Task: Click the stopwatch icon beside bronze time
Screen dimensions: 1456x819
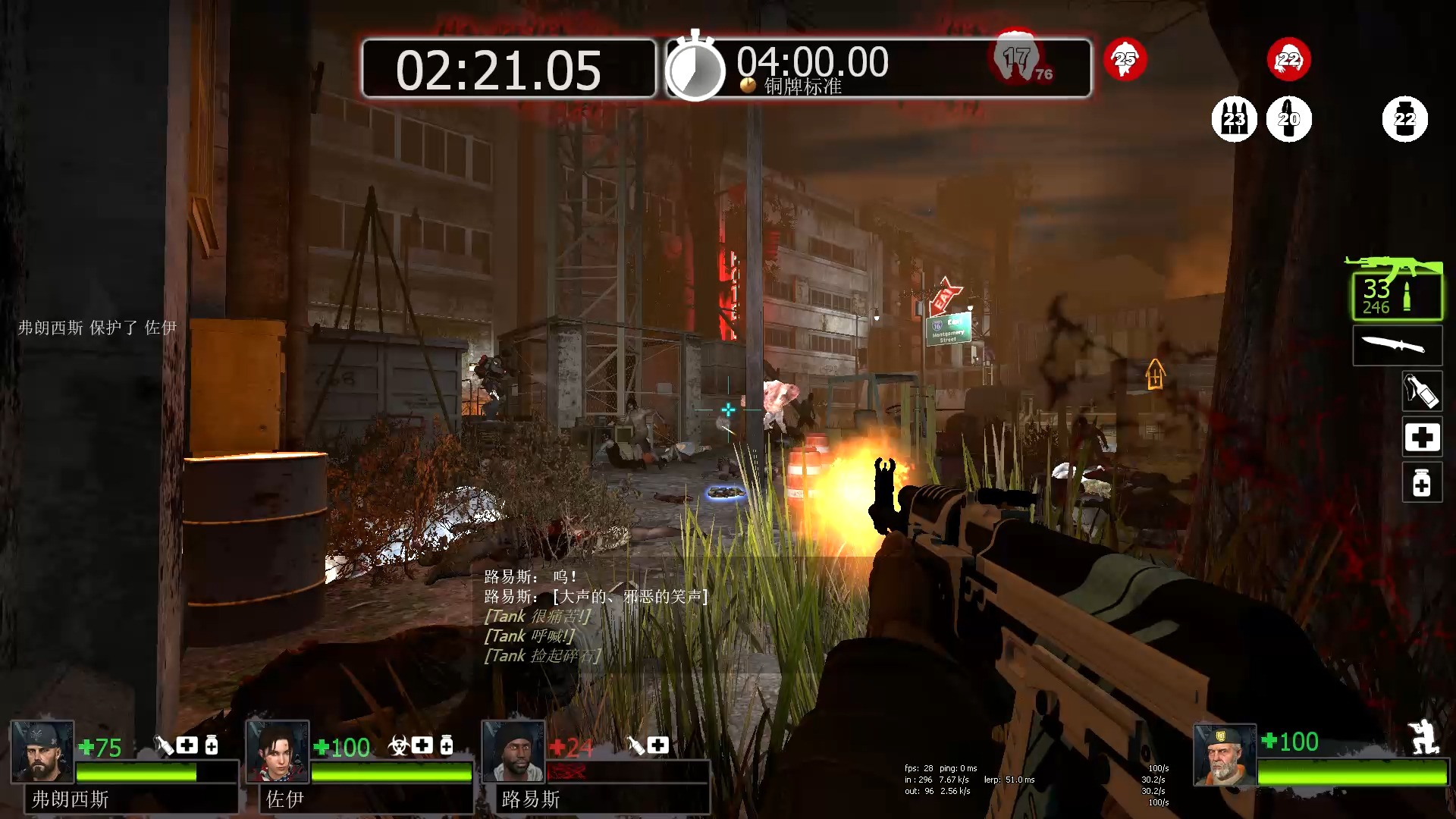Action: click(x=695, y=67)
